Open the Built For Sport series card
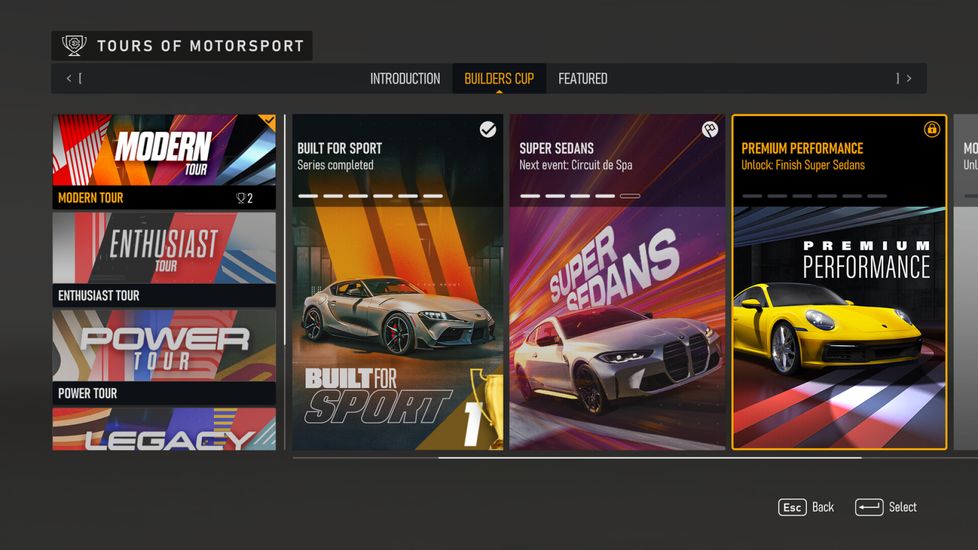Screen dimensions: 978x550 [397, 282]
